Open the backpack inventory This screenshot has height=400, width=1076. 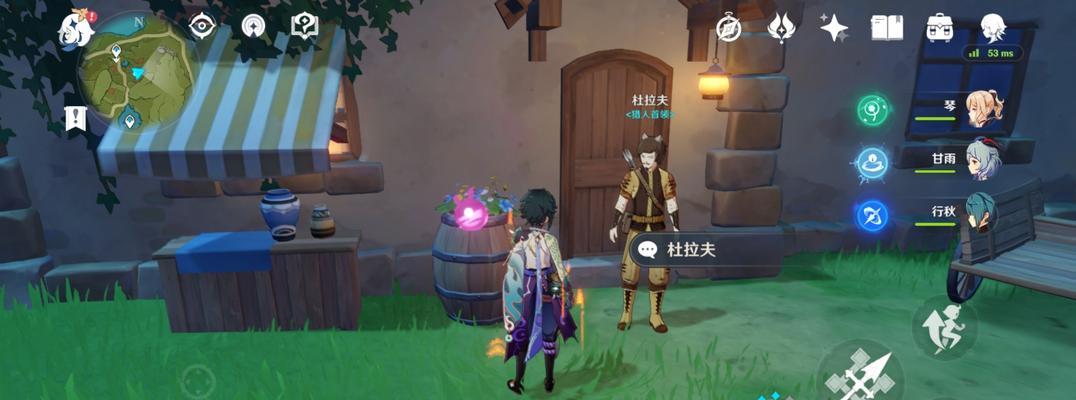[x=939, y=28]
